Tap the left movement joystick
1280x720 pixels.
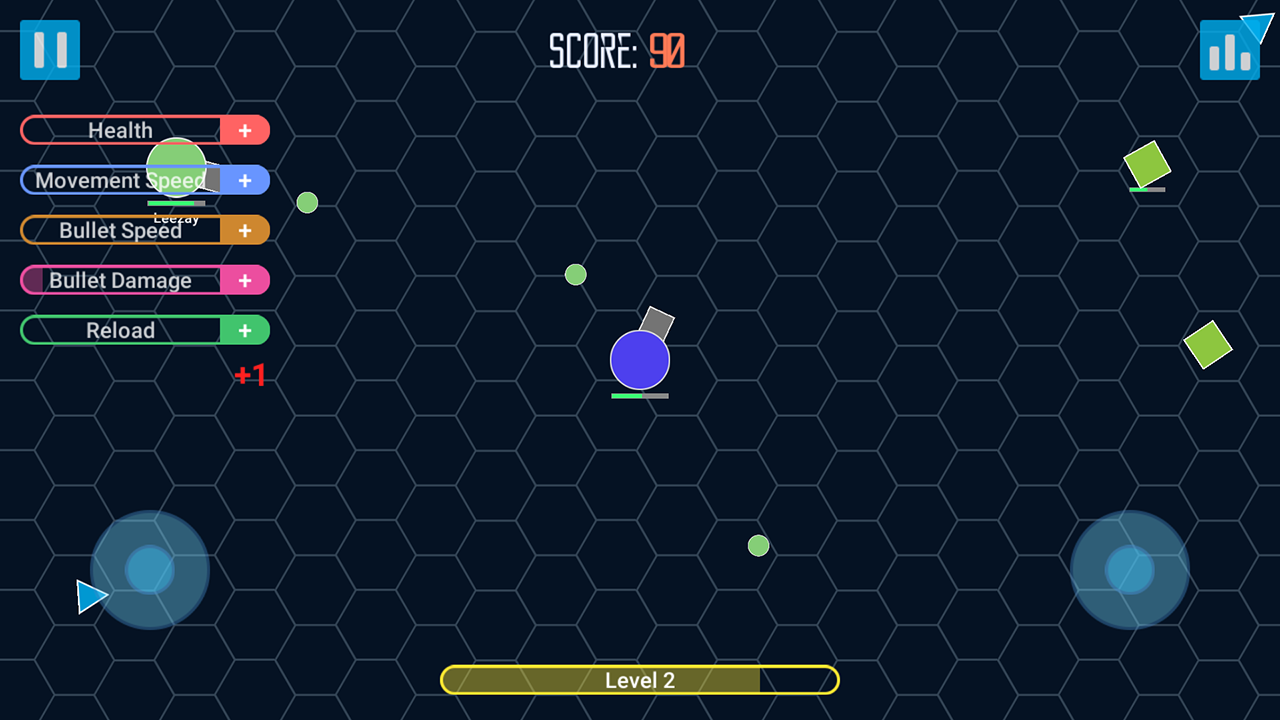[149, 569]
